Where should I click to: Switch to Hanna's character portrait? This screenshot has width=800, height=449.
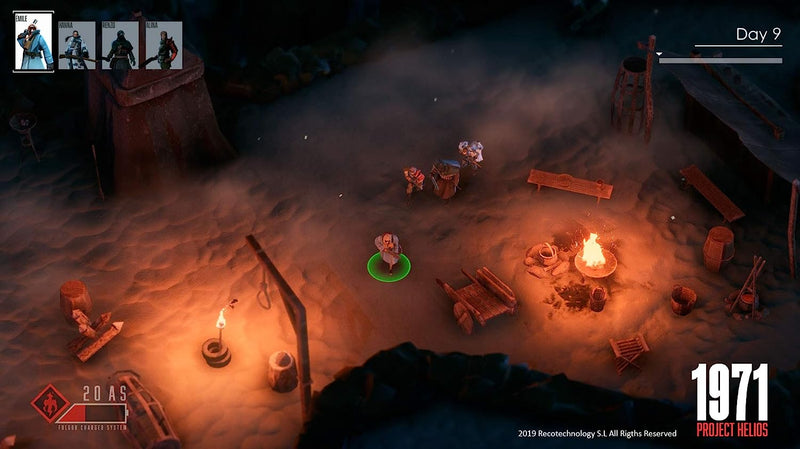point(77,45)
